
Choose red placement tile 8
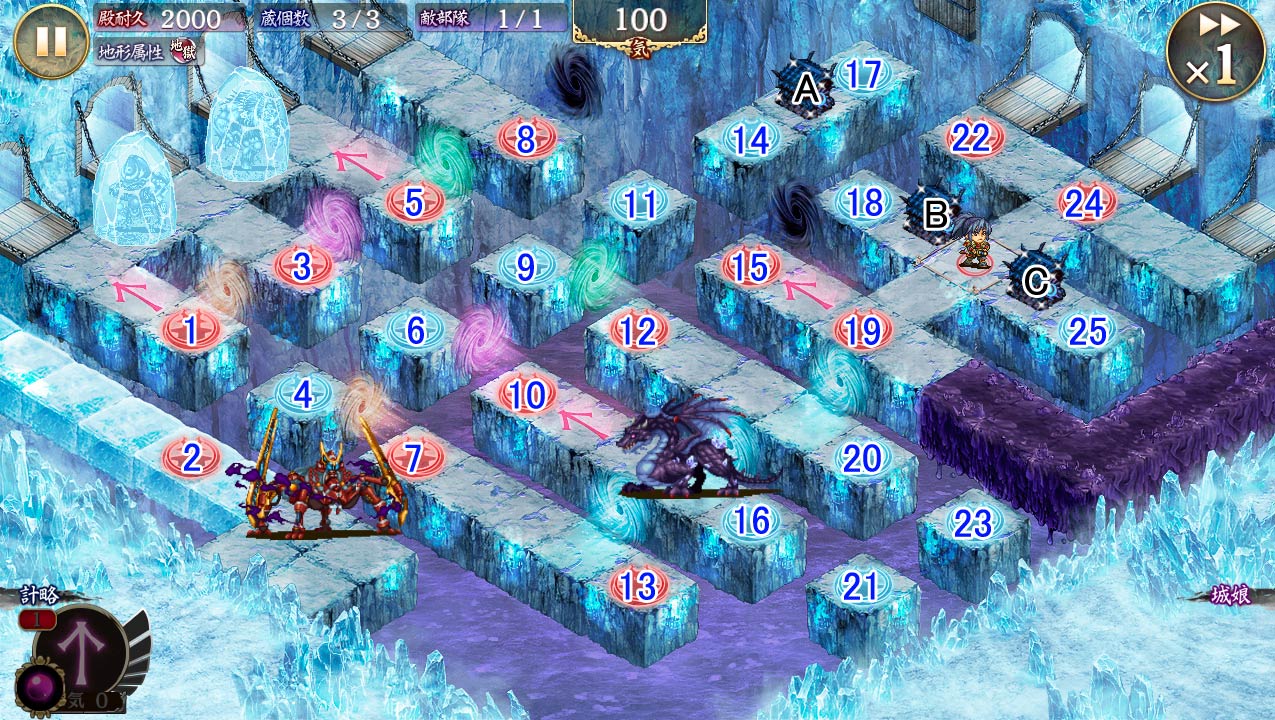526,139
